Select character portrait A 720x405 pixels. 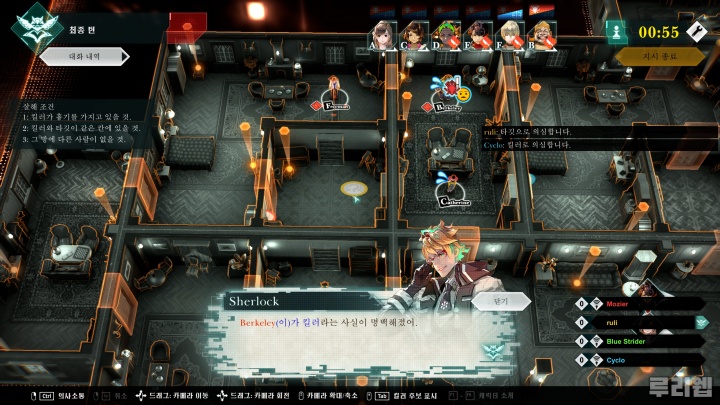pos(382,33)
